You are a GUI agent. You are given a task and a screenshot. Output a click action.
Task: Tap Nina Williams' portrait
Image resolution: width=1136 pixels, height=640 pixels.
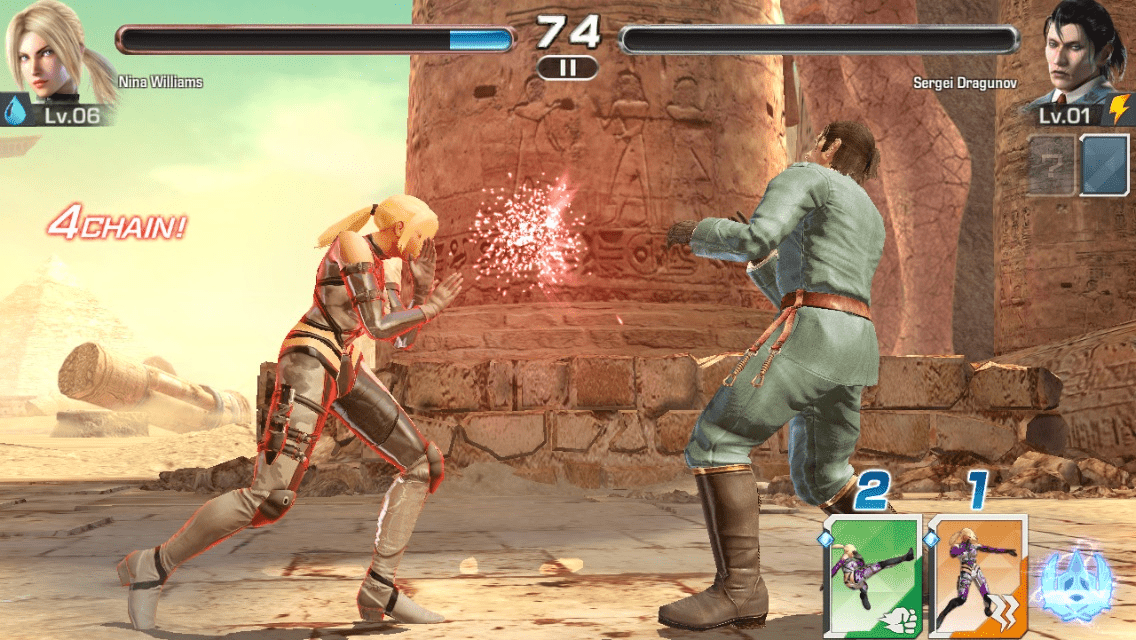click(47, 52)
